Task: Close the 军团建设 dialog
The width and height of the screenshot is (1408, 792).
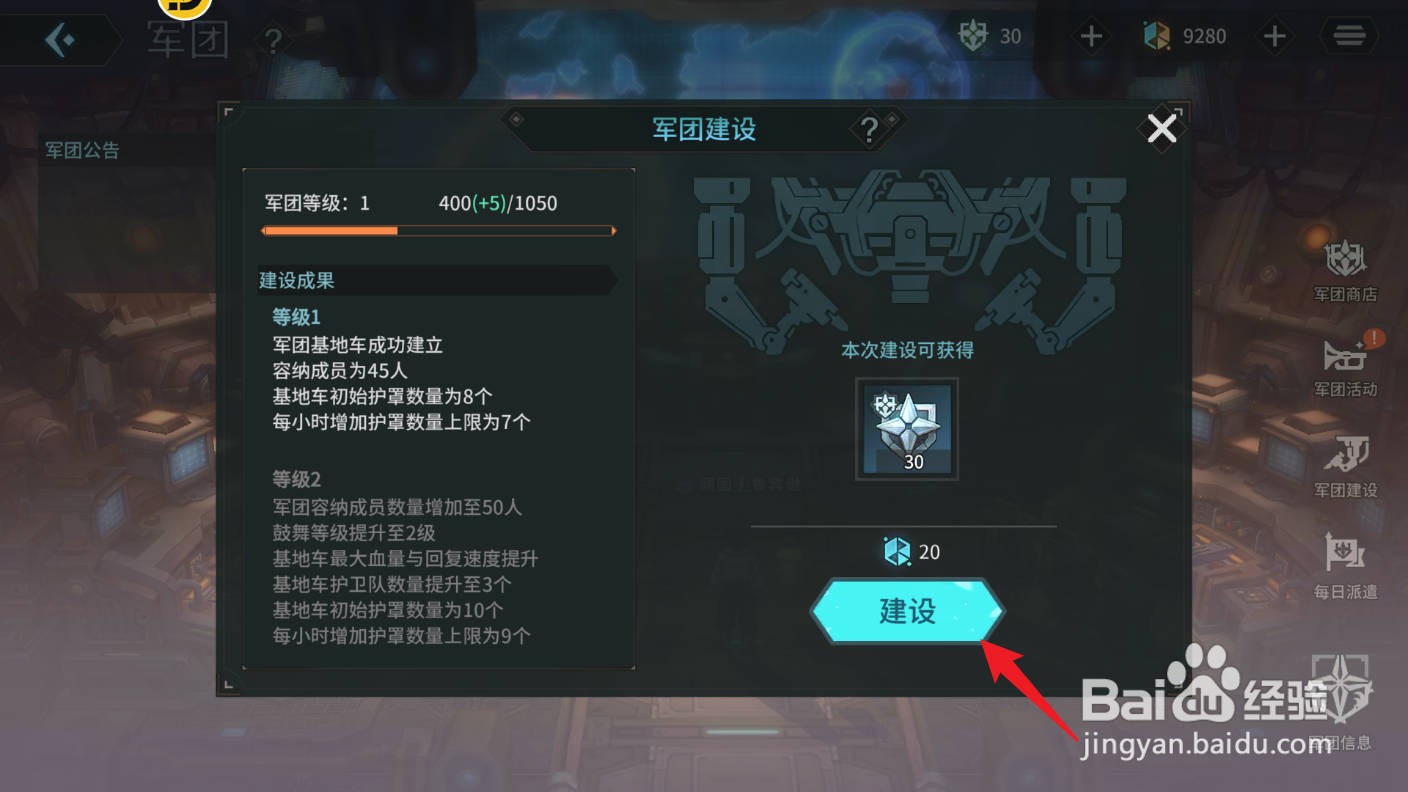Action: tap(1161, 128)
